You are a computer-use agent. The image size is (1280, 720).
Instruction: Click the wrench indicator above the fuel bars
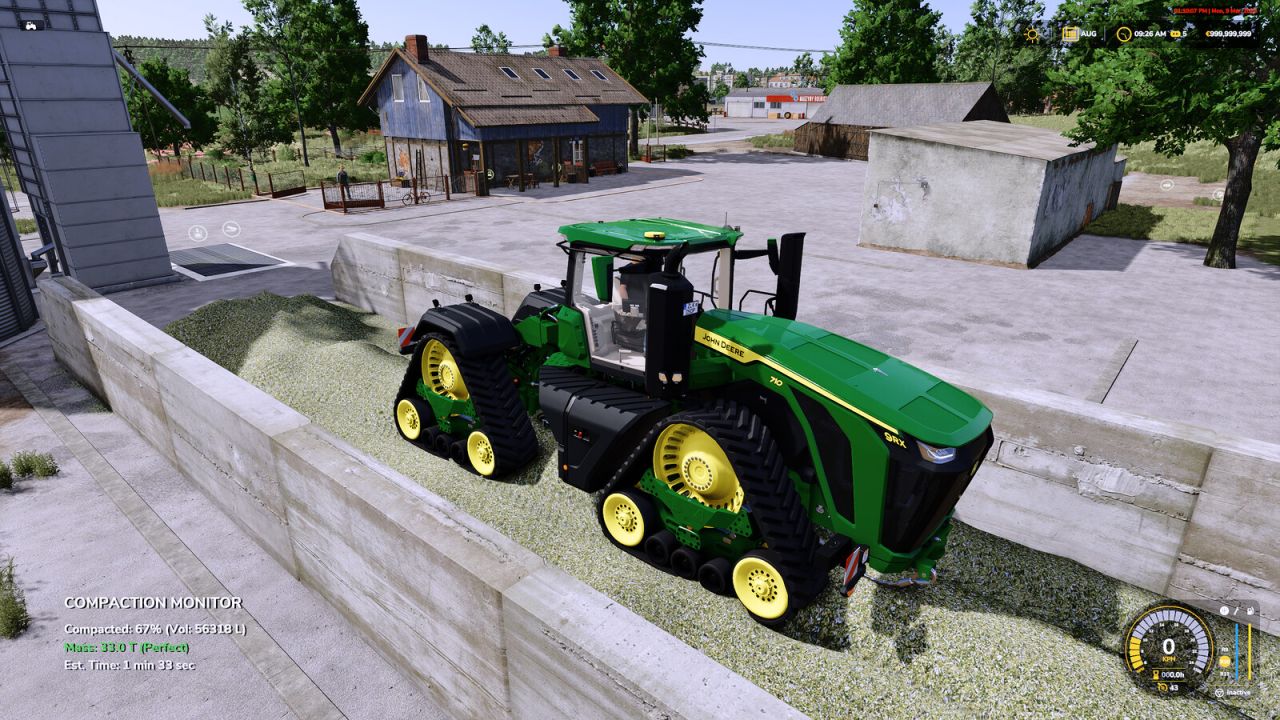tap(1236, 611)
